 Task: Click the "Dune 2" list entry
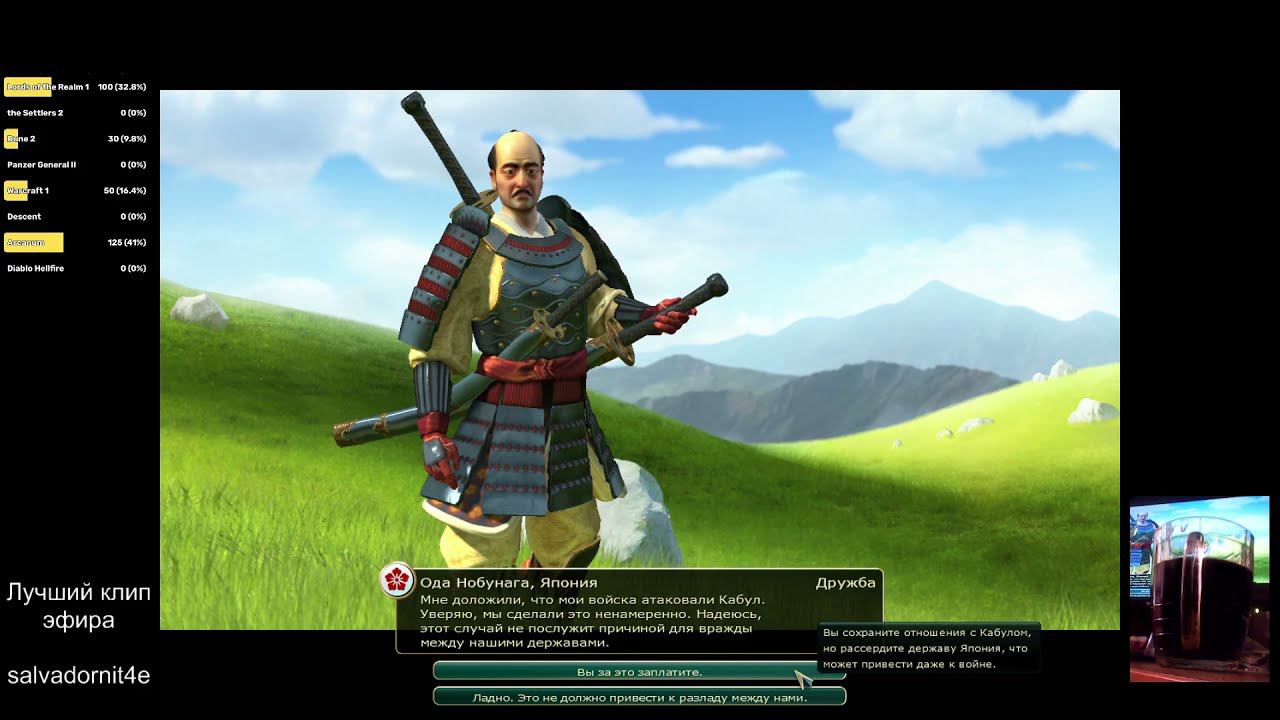[22, 138]
